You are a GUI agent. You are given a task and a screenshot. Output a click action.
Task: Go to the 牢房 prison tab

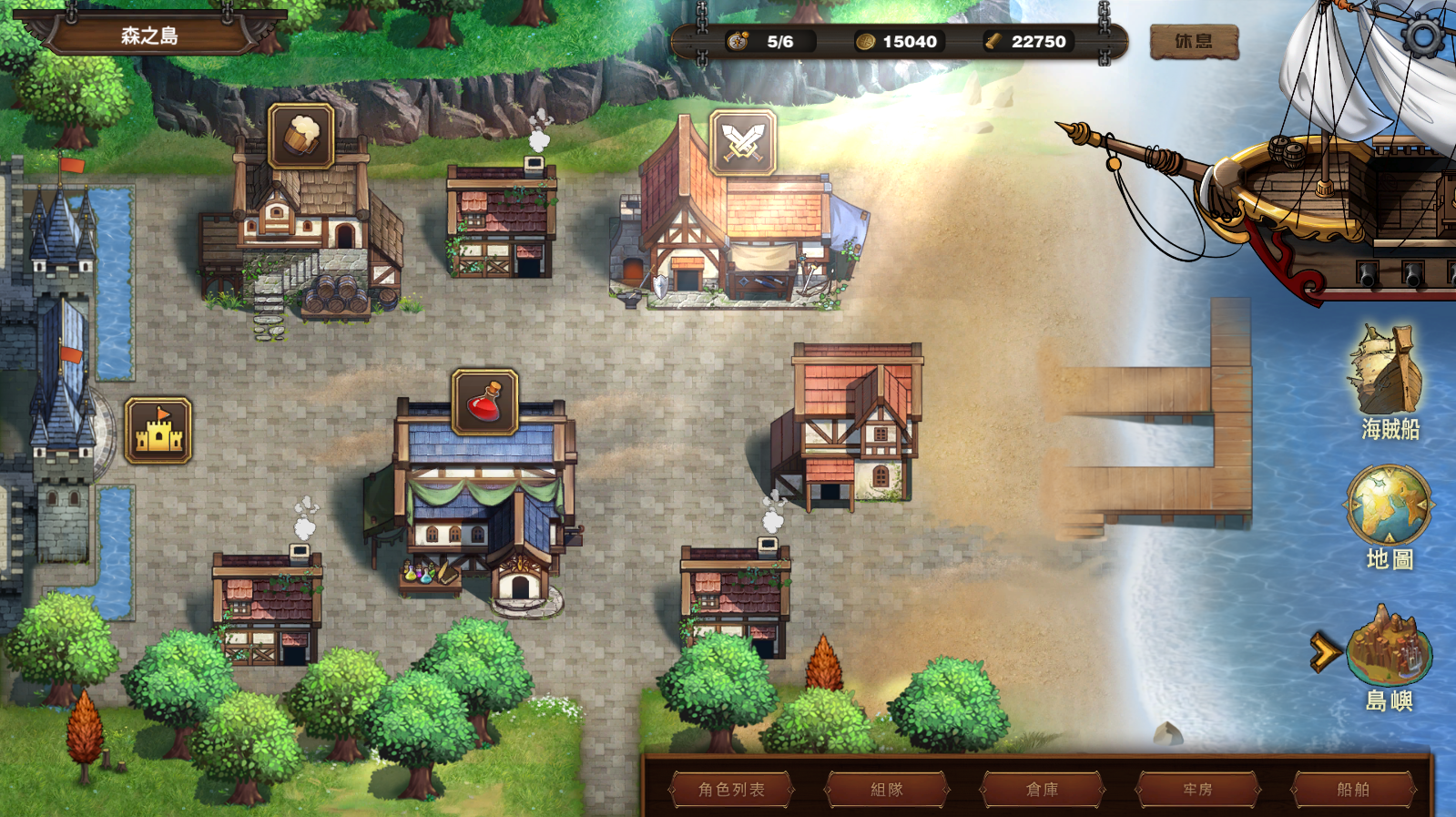click(x=1197, y=789)
